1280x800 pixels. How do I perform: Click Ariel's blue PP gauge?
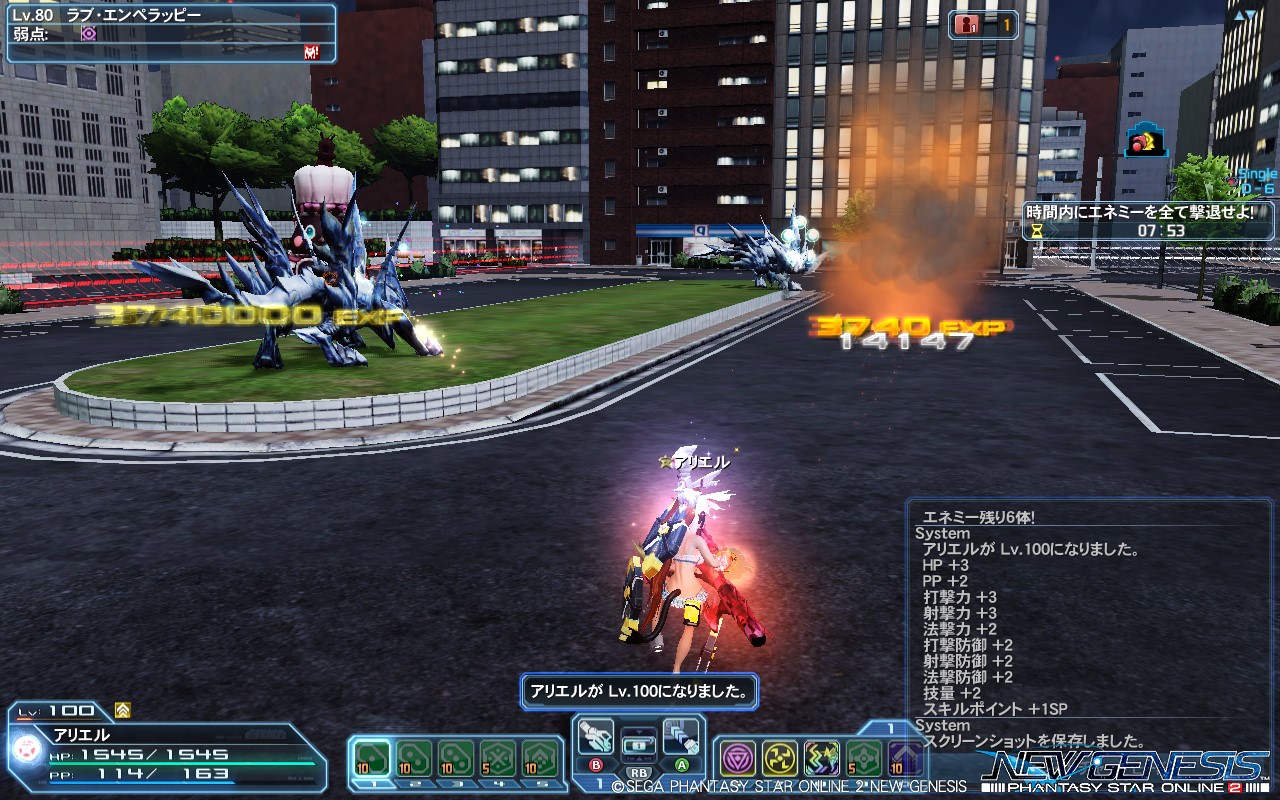pos(140,783)
